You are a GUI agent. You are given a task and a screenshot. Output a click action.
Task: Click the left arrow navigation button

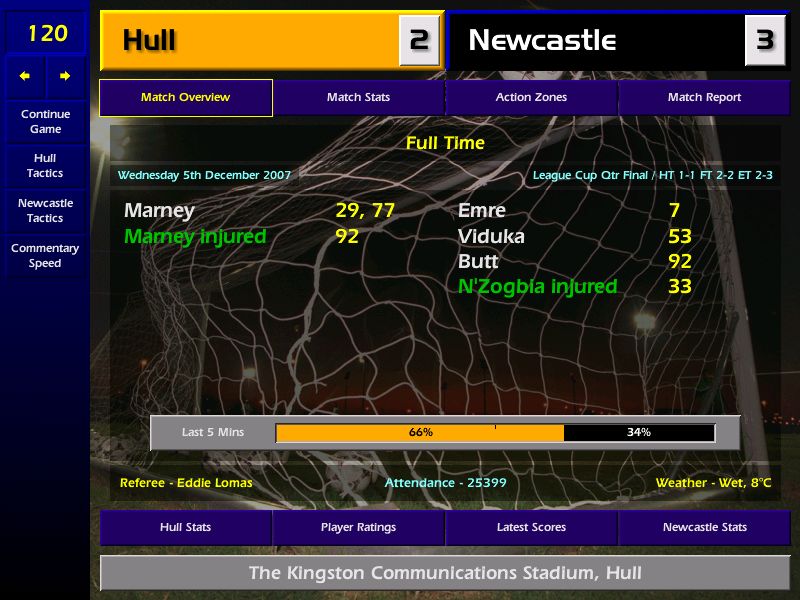(25, 76)
